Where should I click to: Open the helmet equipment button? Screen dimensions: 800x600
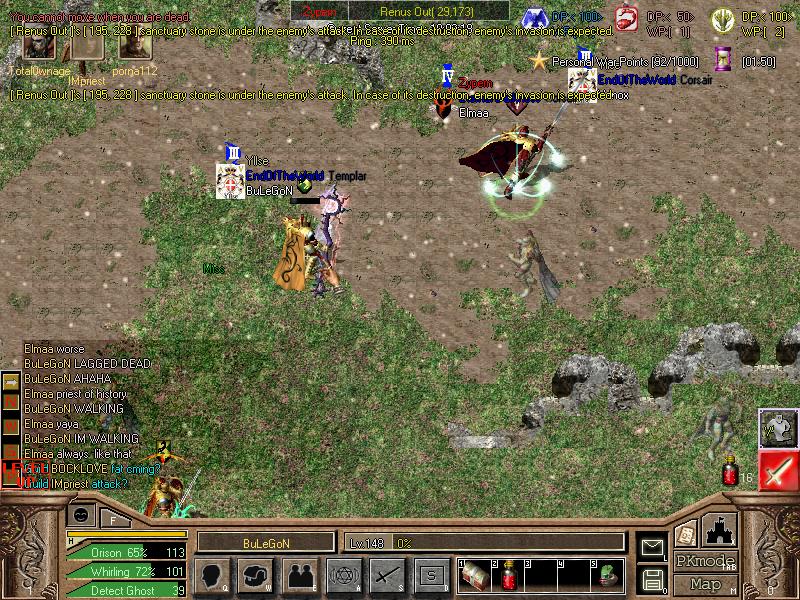coord(256,575)
